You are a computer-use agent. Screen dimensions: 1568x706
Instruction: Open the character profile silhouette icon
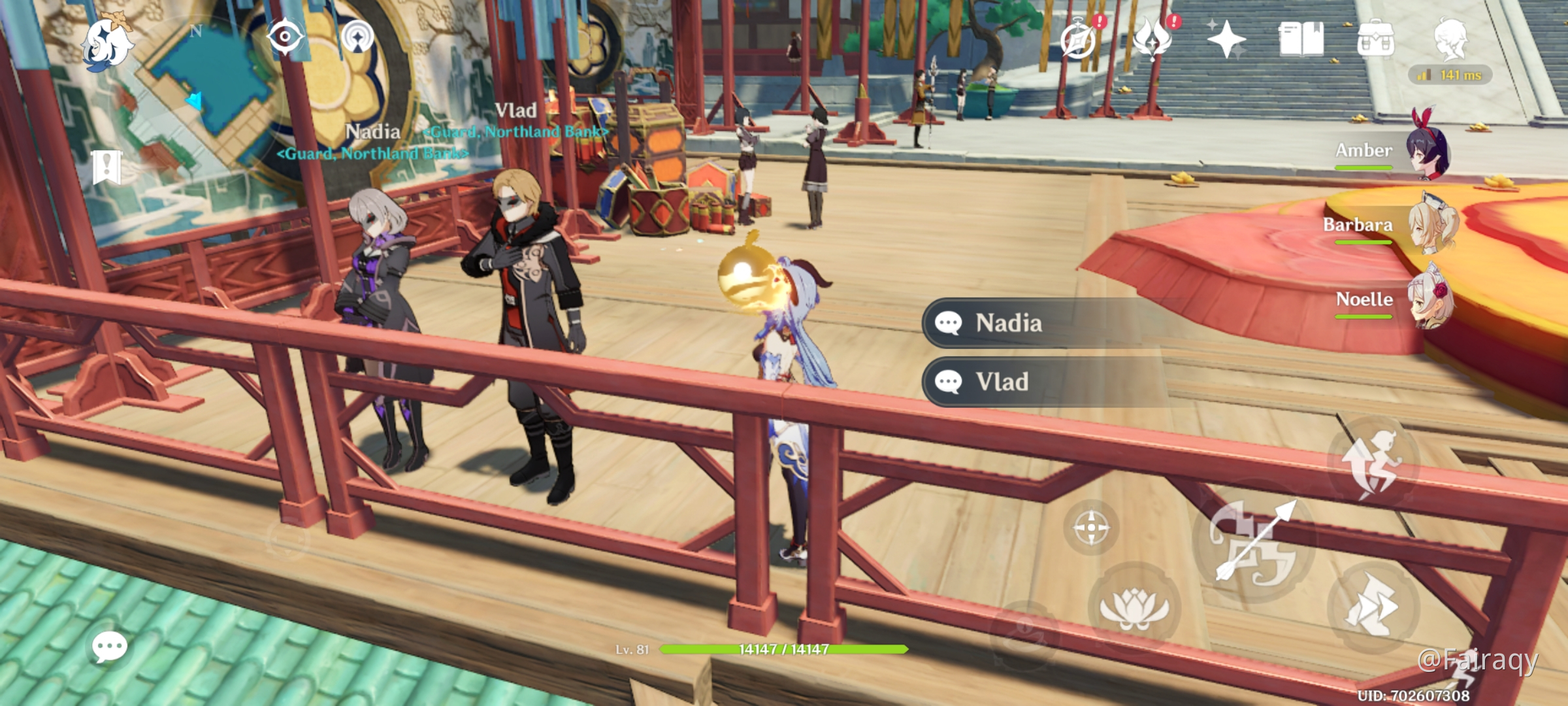click(x=1451, y=38)
